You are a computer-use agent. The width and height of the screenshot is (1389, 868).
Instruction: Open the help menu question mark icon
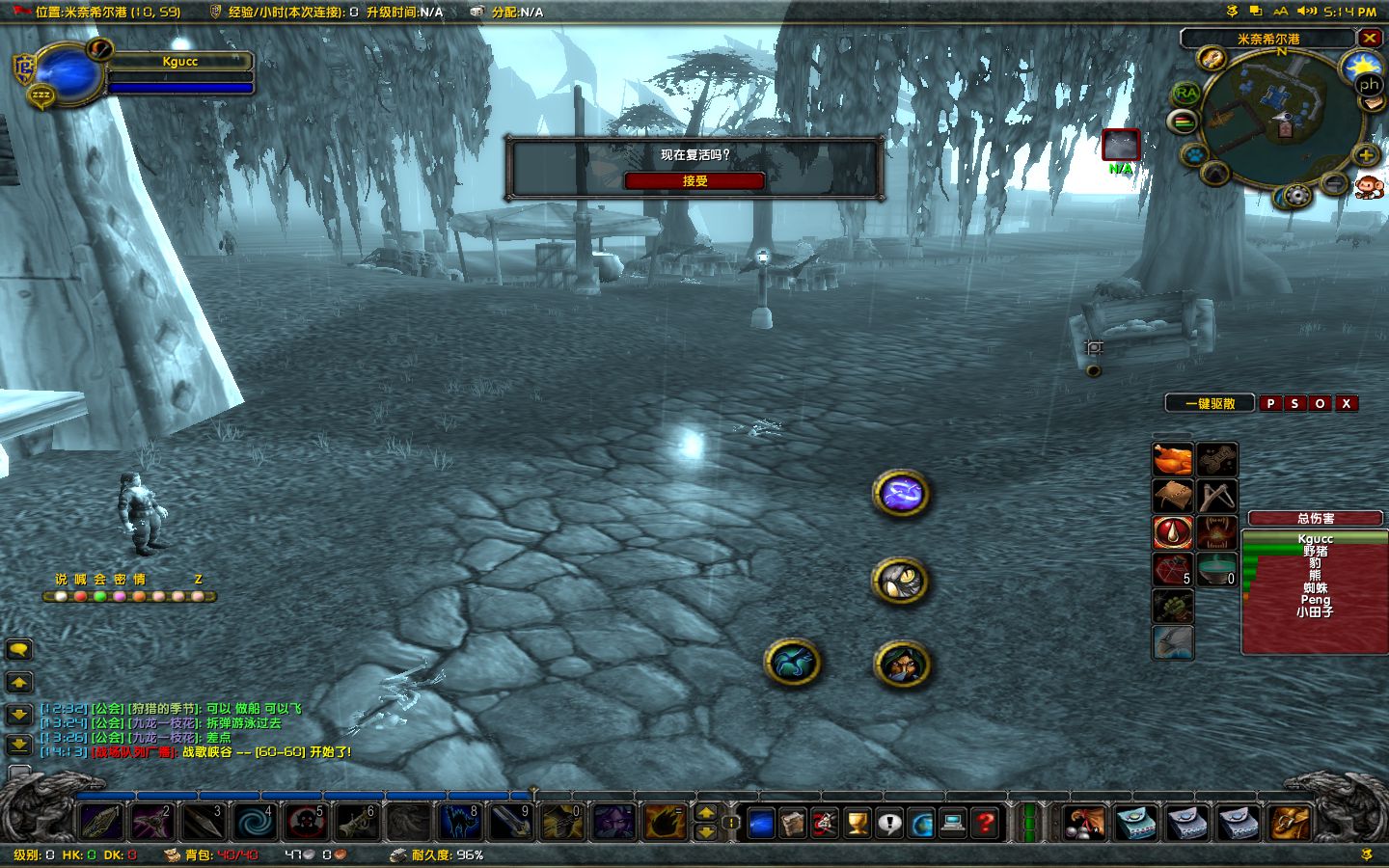pos(984,825)
